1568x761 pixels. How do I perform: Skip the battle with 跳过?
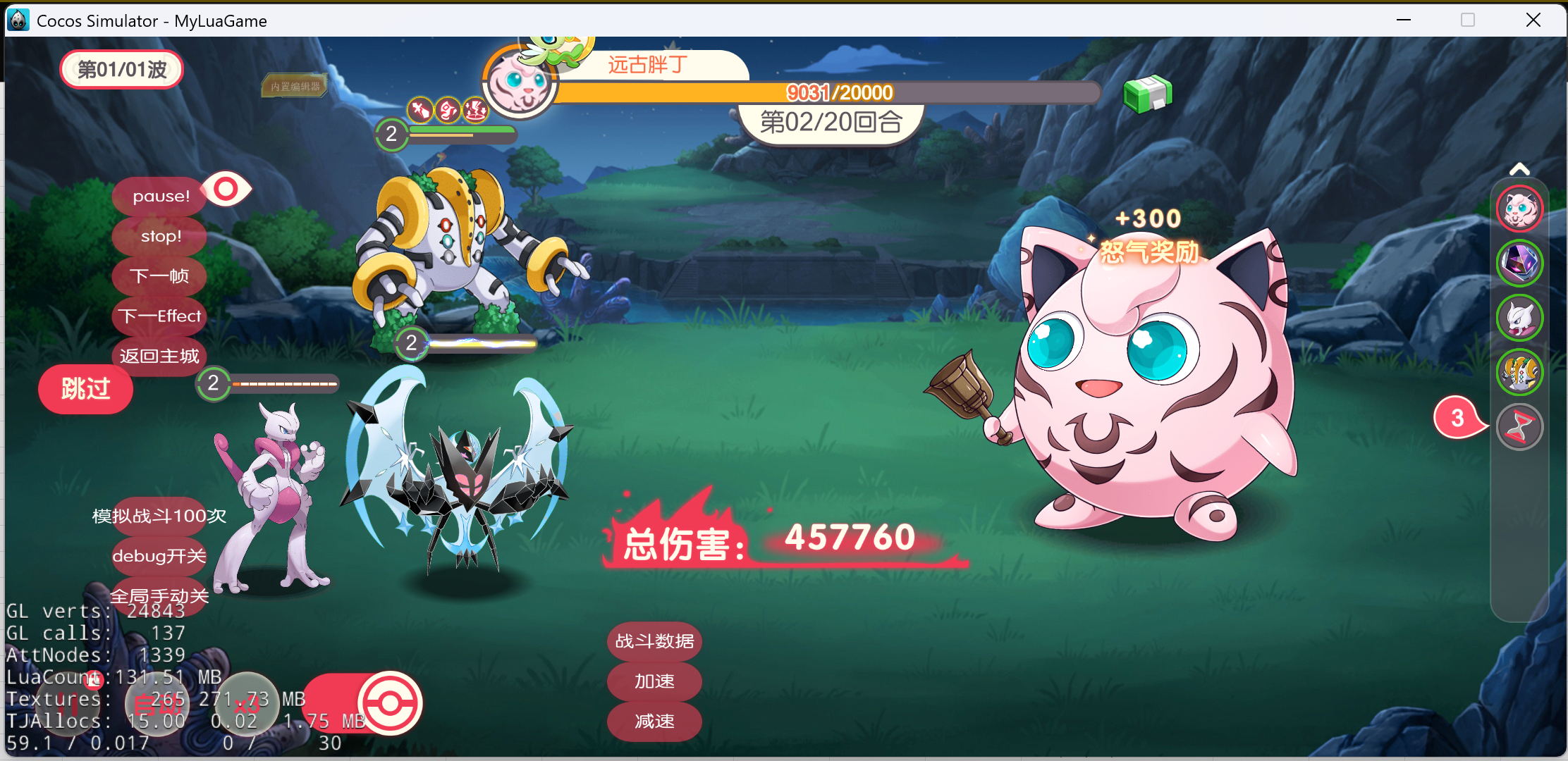point(85,389)
